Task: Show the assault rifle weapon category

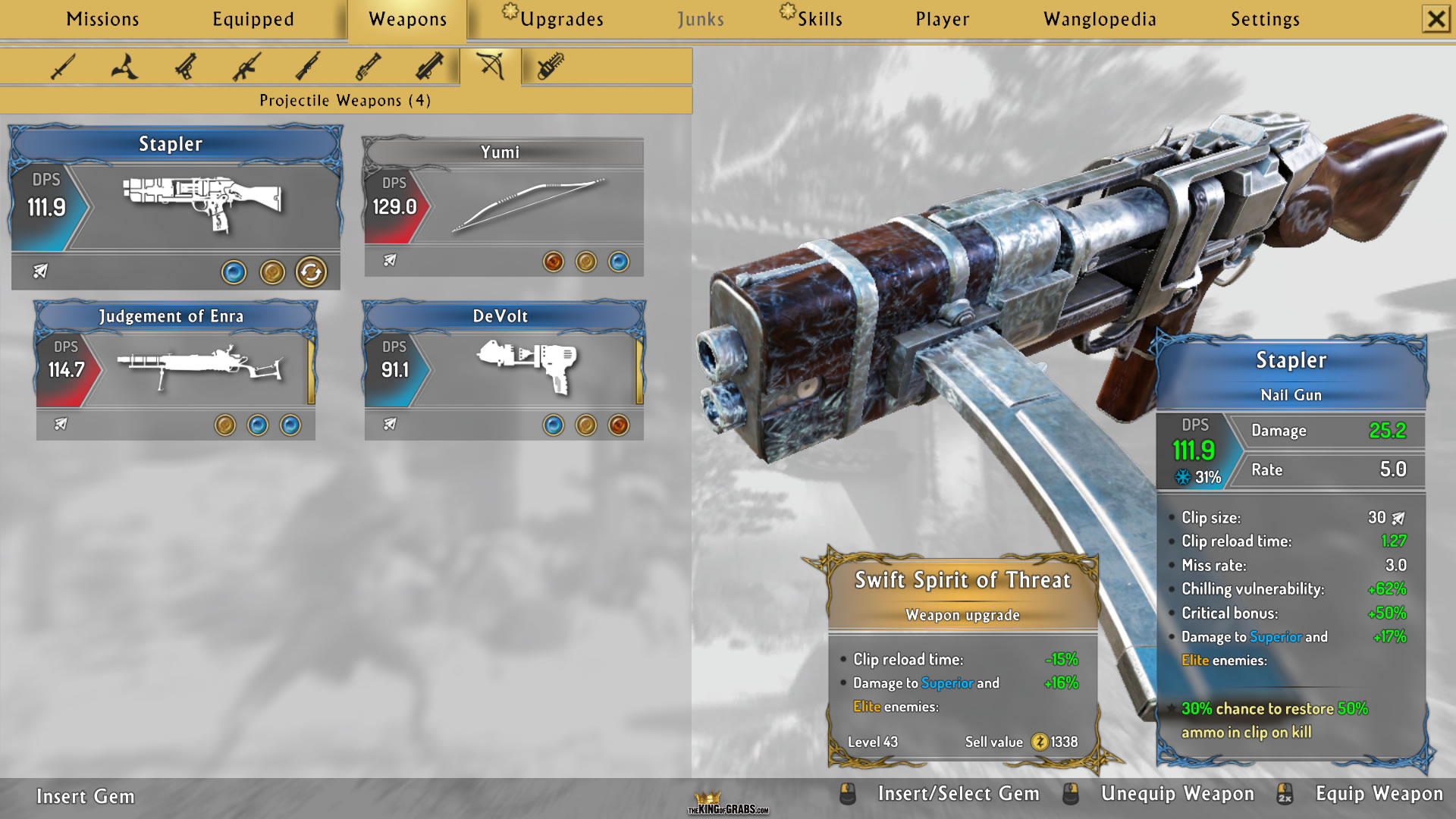Action: click(x=247, y=67)
